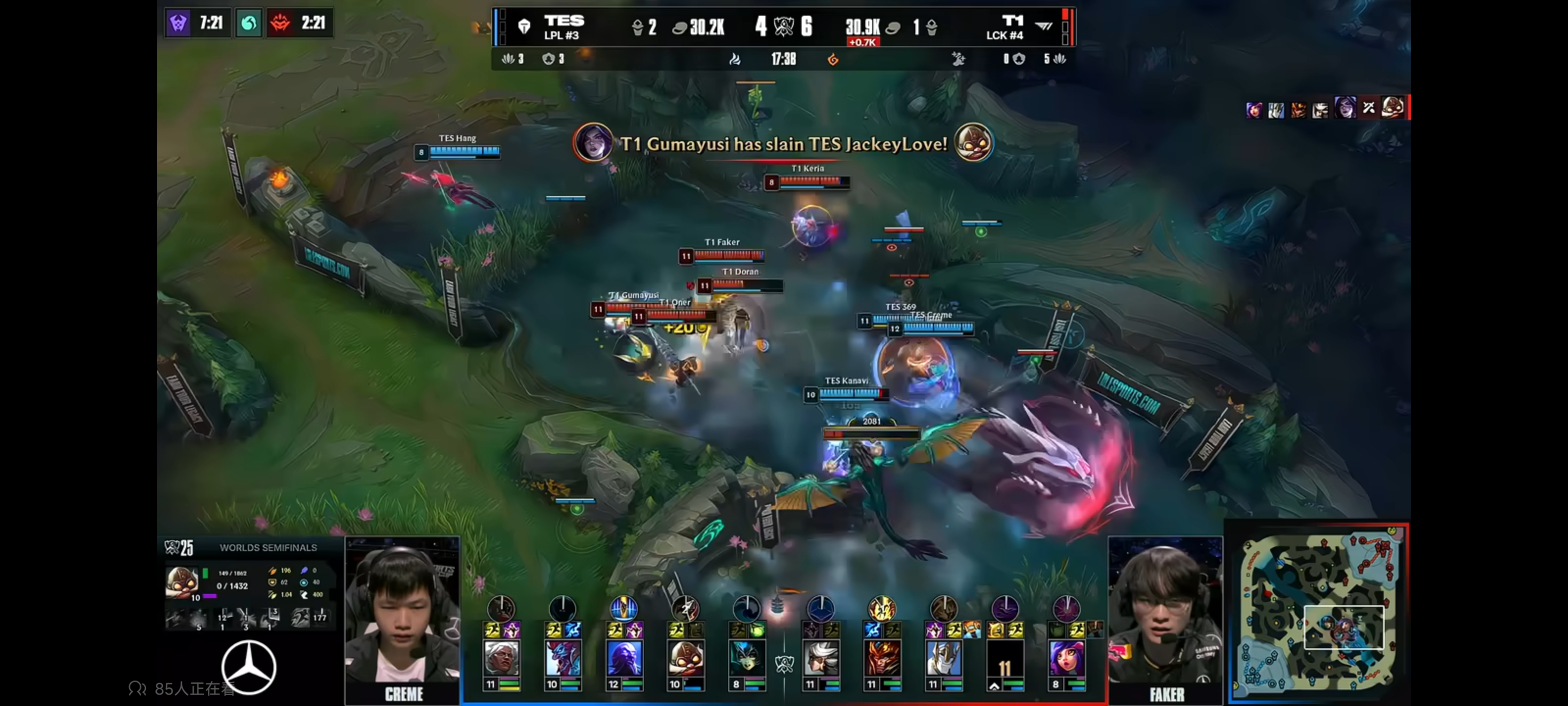Click the T1 team logo on scoreboard
1568x706 pixels.
click(1043, 26)
